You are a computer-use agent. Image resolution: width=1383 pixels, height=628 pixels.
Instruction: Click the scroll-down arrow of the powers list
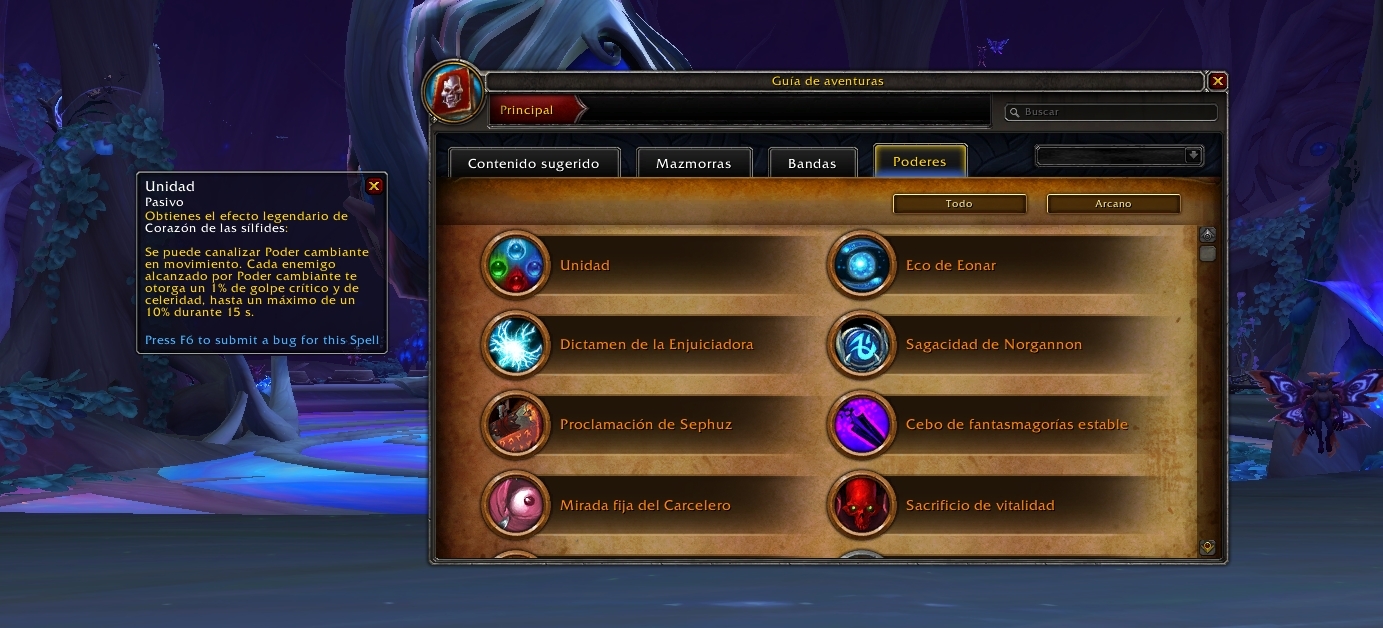[x=1207, y=547]
